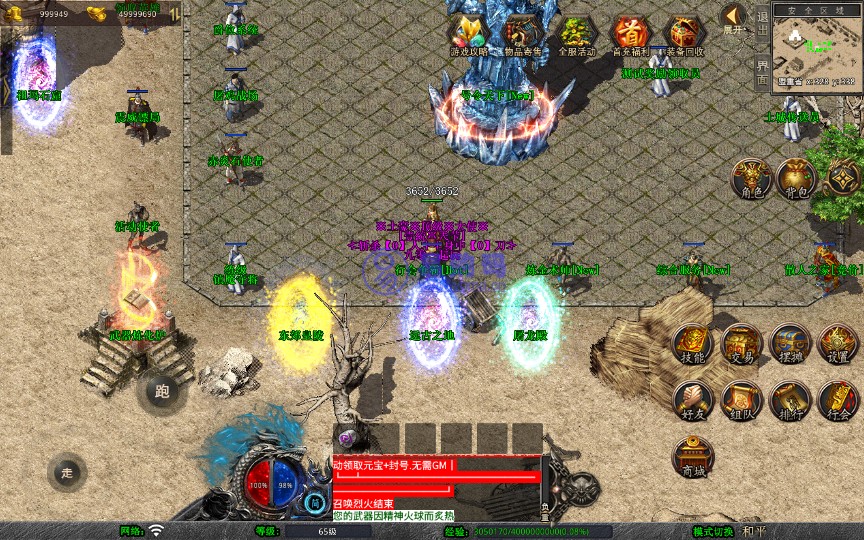
Task: Open the minimap of the safe zone
Action: tap(817, 47)
